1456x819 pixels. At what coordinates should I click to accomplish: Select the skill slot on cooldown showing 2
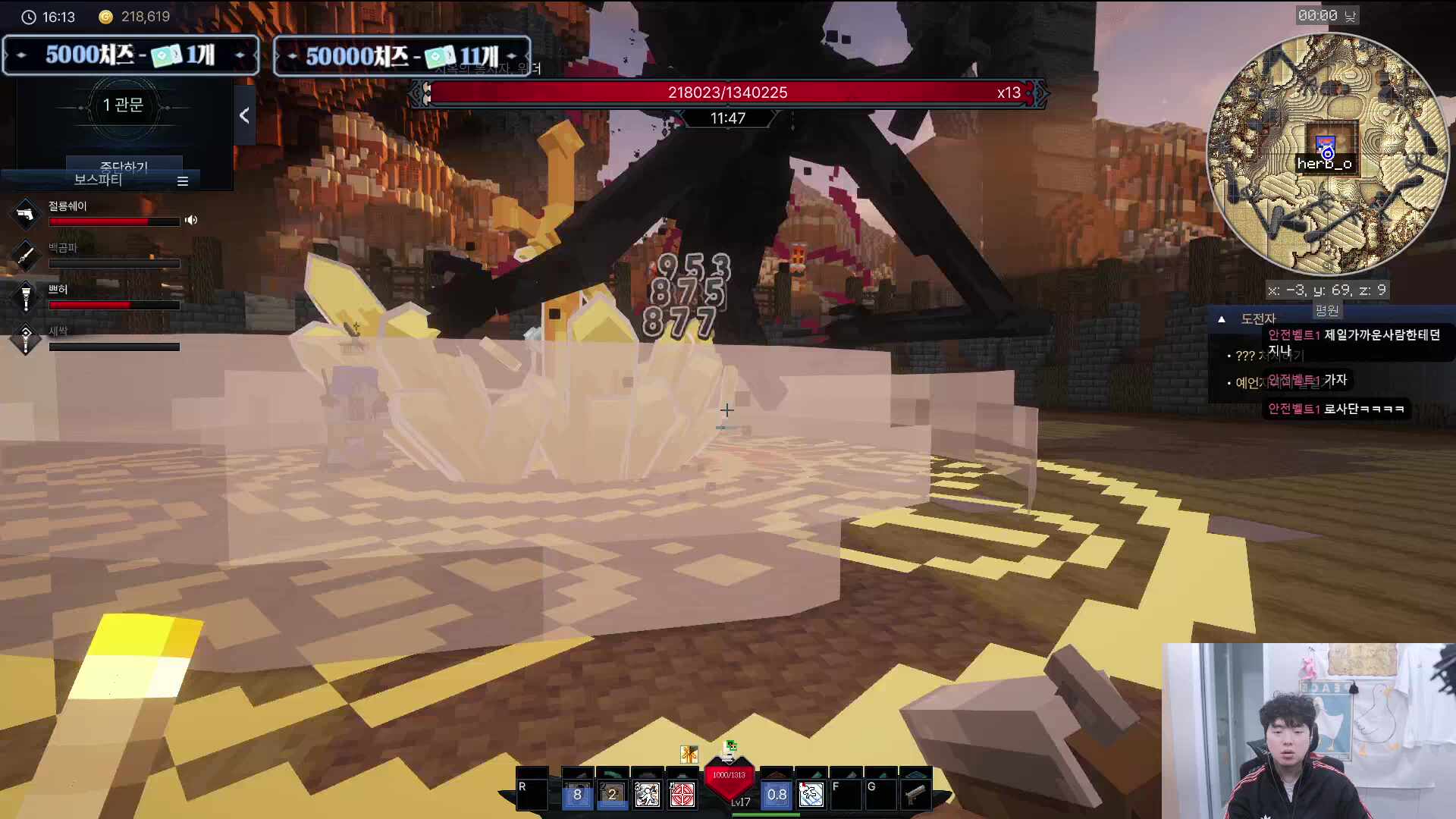pos(612,795)
